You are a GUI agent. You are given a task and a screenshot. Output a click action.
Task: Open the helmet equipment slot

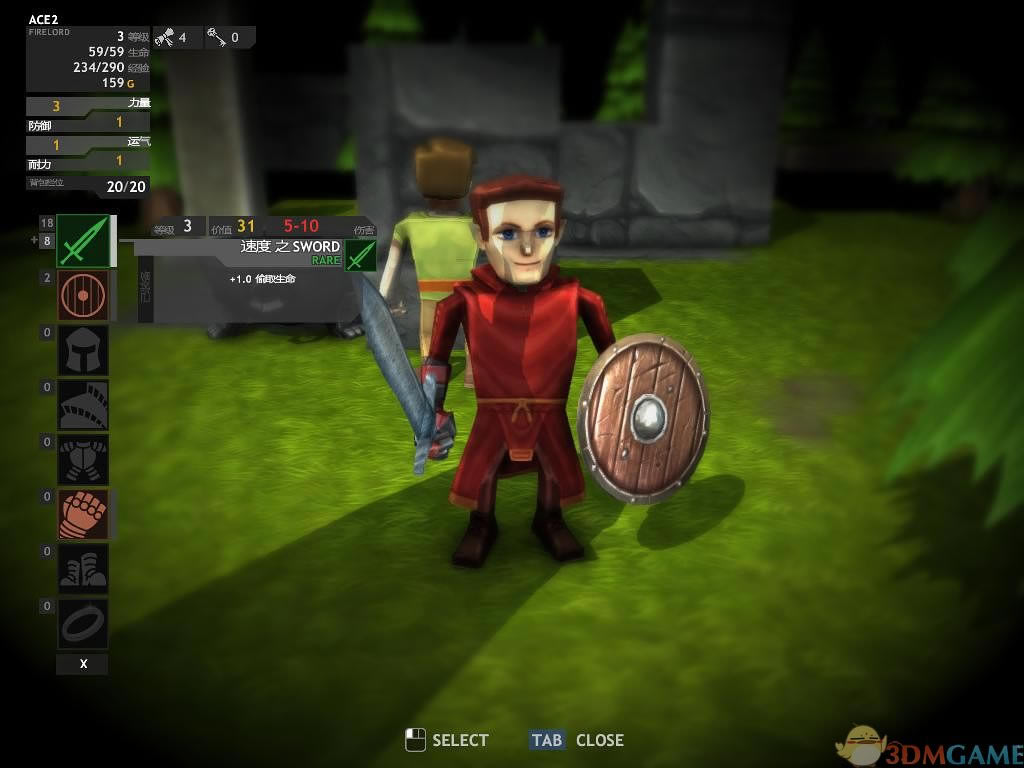(83, 350)
